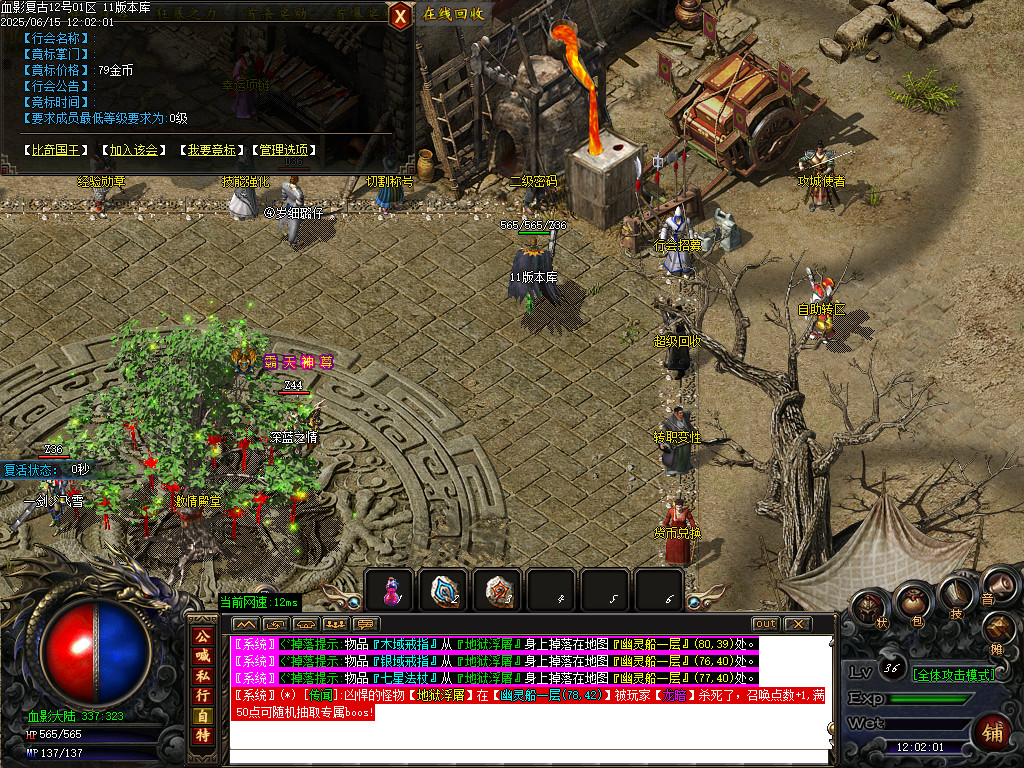Open the stall hammer icon (摊)
Screen dimensions: 1024x768
[x=998, y=629]
